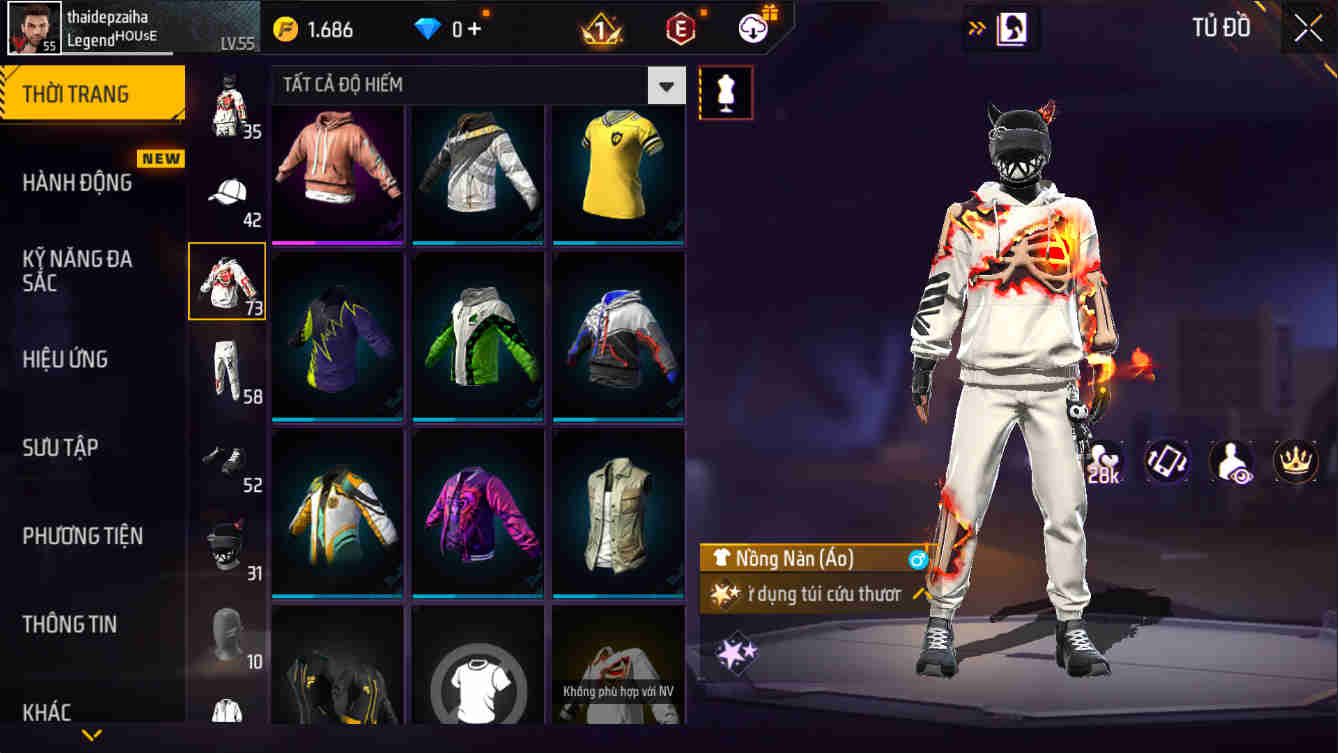Click the túi cứu thương mission banner
Viewport: 1338px width, 753px height.
(815, 594)
